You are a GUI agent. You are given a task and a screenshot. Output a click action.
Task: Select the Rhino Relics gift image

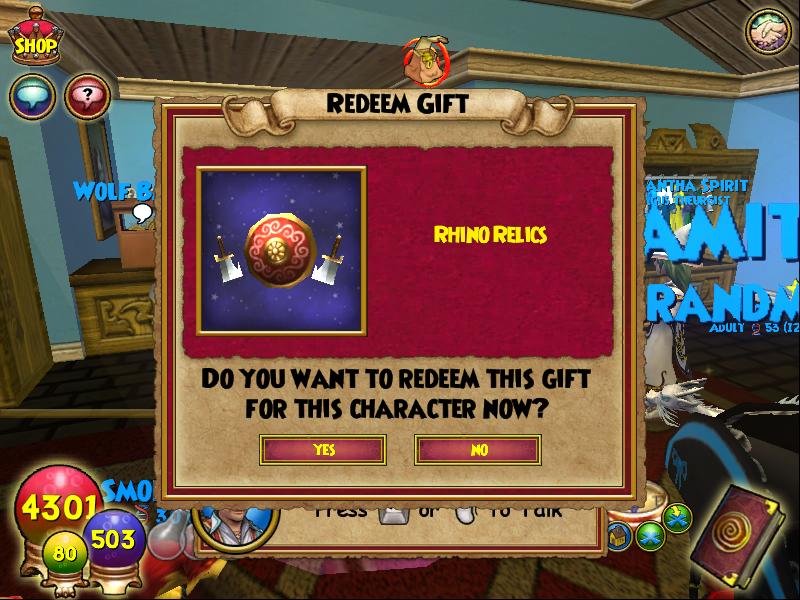point(281,249)
